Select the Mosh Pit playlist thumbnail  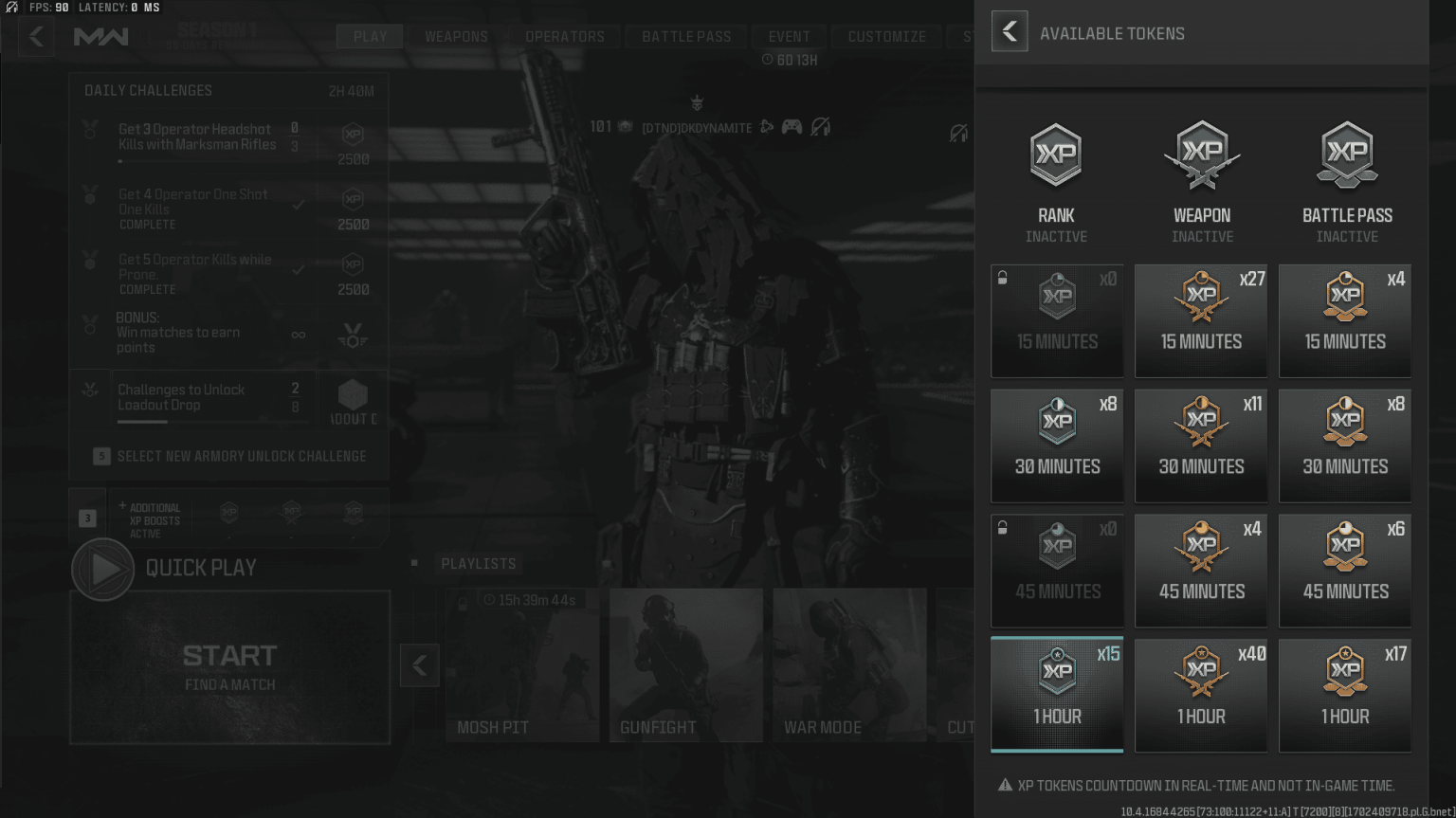[x=522, y=664]
